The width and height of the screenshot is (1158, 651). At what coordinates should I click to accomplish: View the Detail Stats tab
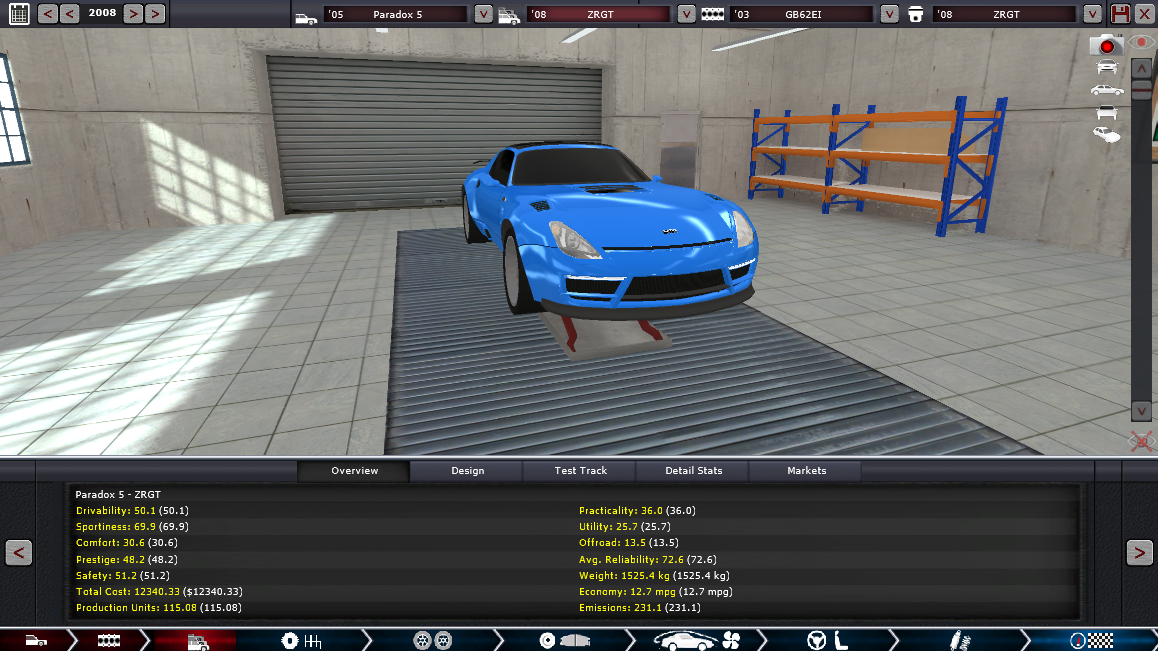pyautogui.click(x=693, y=471)
